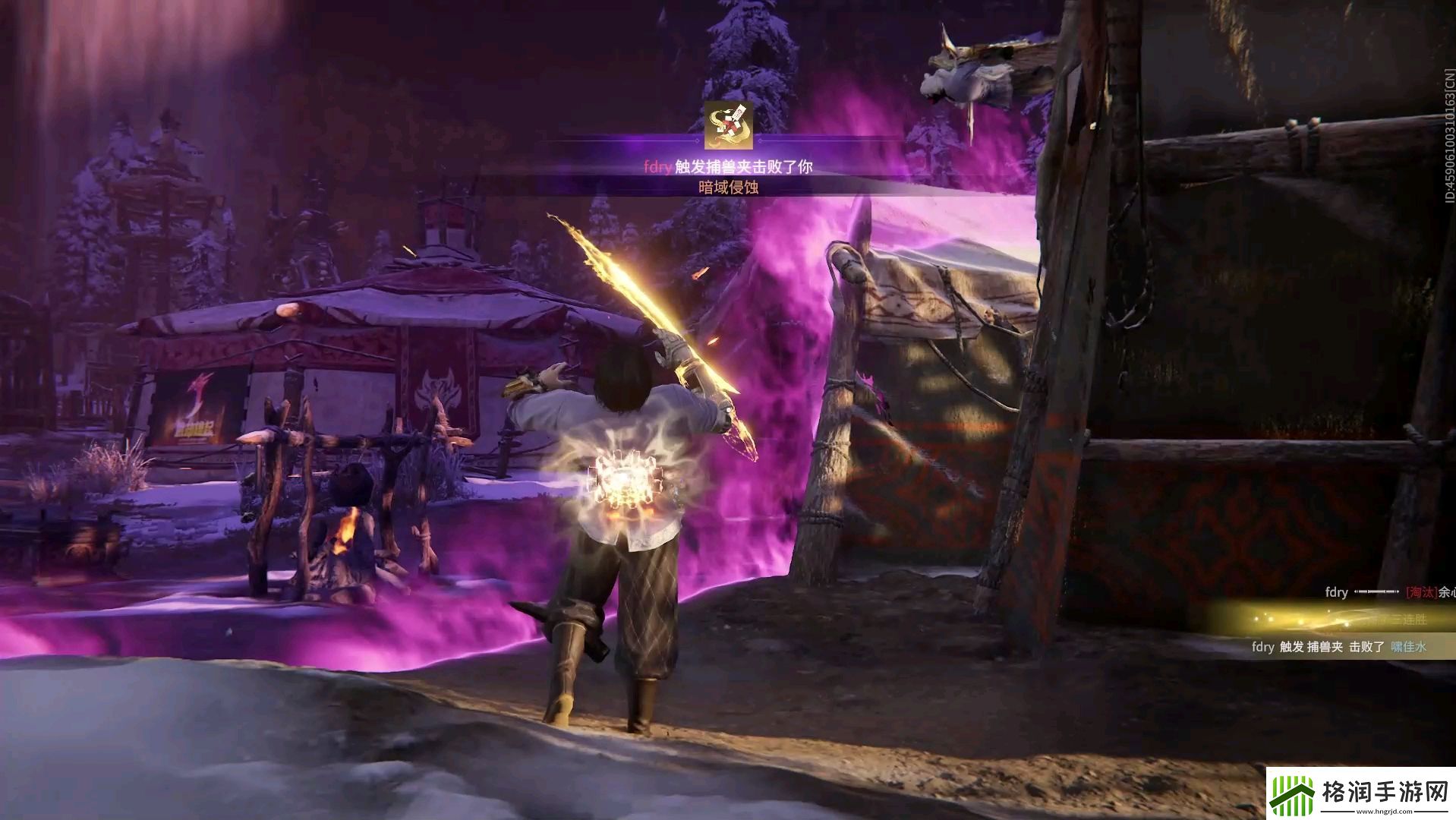The image size is (1456, 820).
Task: Click the beast trap icon above the defeat banner
Action: pos(728,126)
